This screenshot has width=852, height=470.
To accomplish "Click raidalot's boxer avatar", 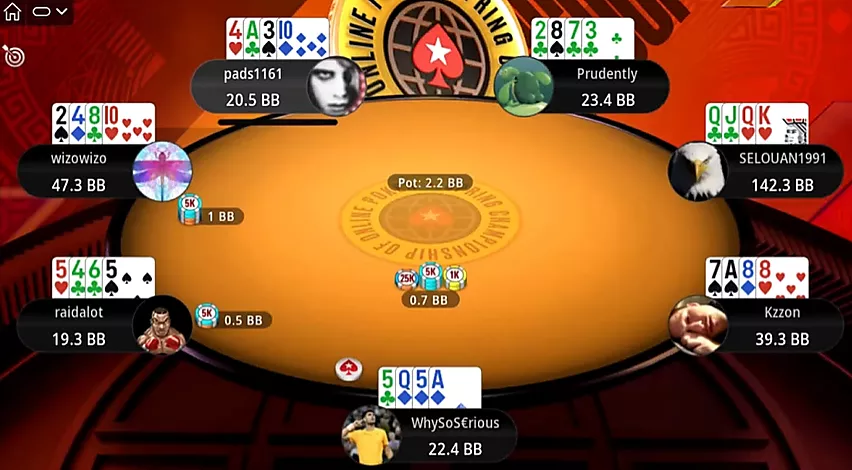I will [162, 325].
